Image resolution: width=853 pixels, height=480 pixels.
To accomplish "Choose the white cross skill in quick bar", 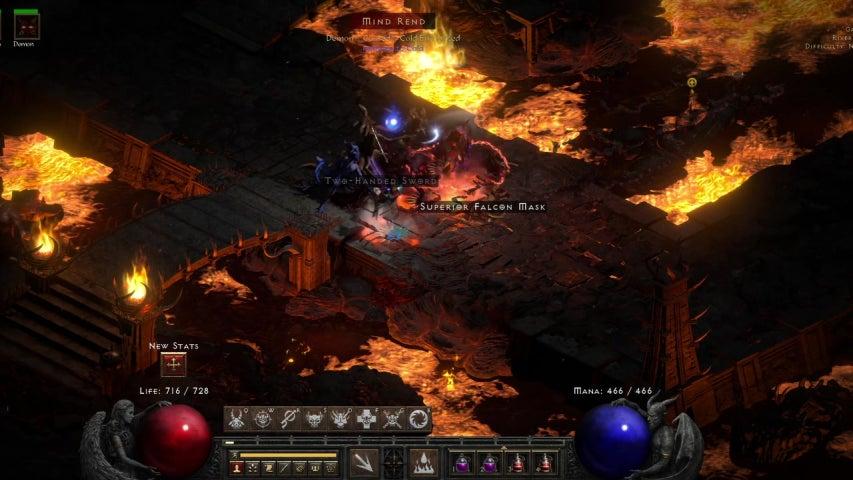I will 367,419.
